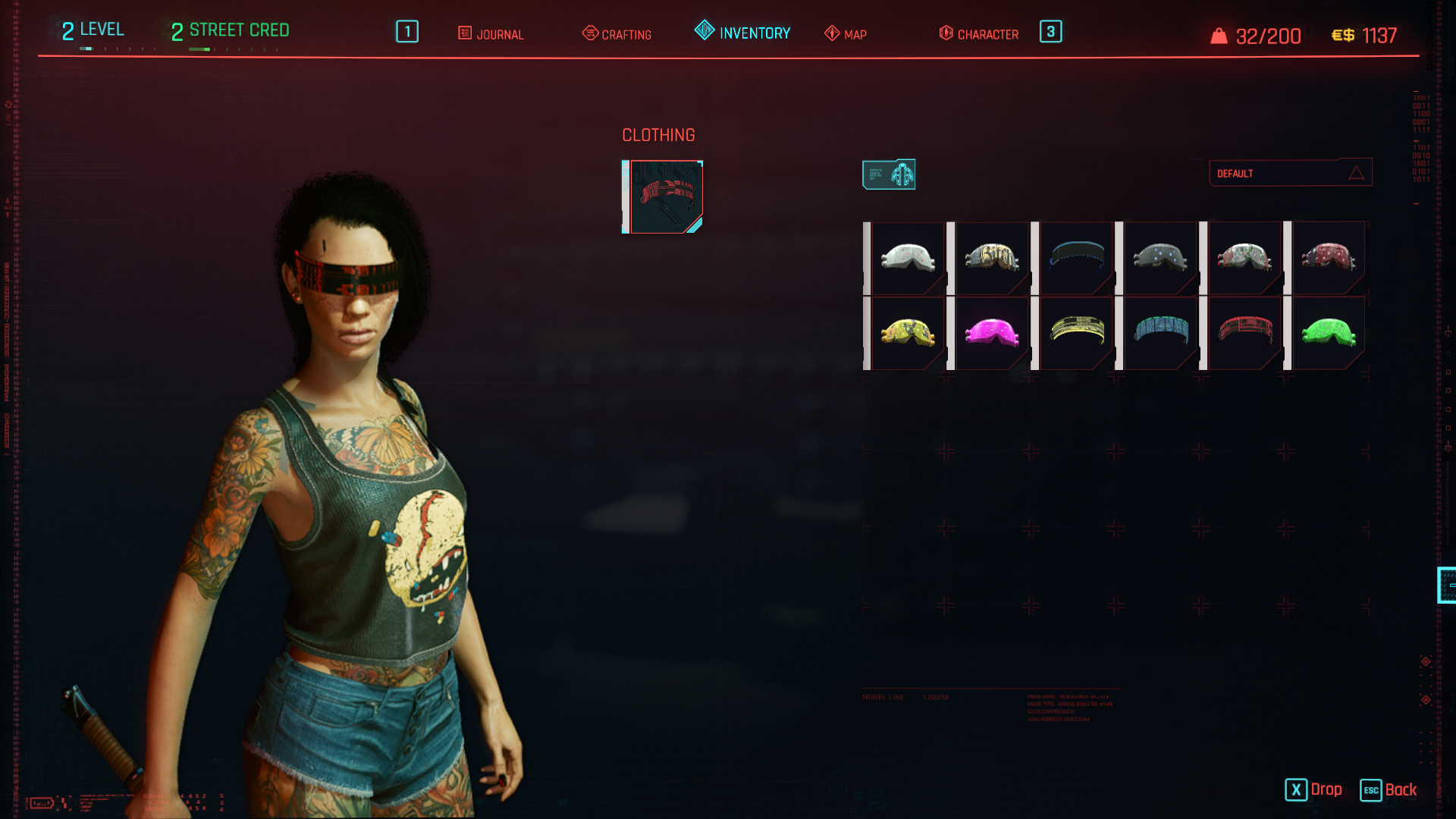Switch to the Crafting tab
1456x819 pixels.
point(617,34)
